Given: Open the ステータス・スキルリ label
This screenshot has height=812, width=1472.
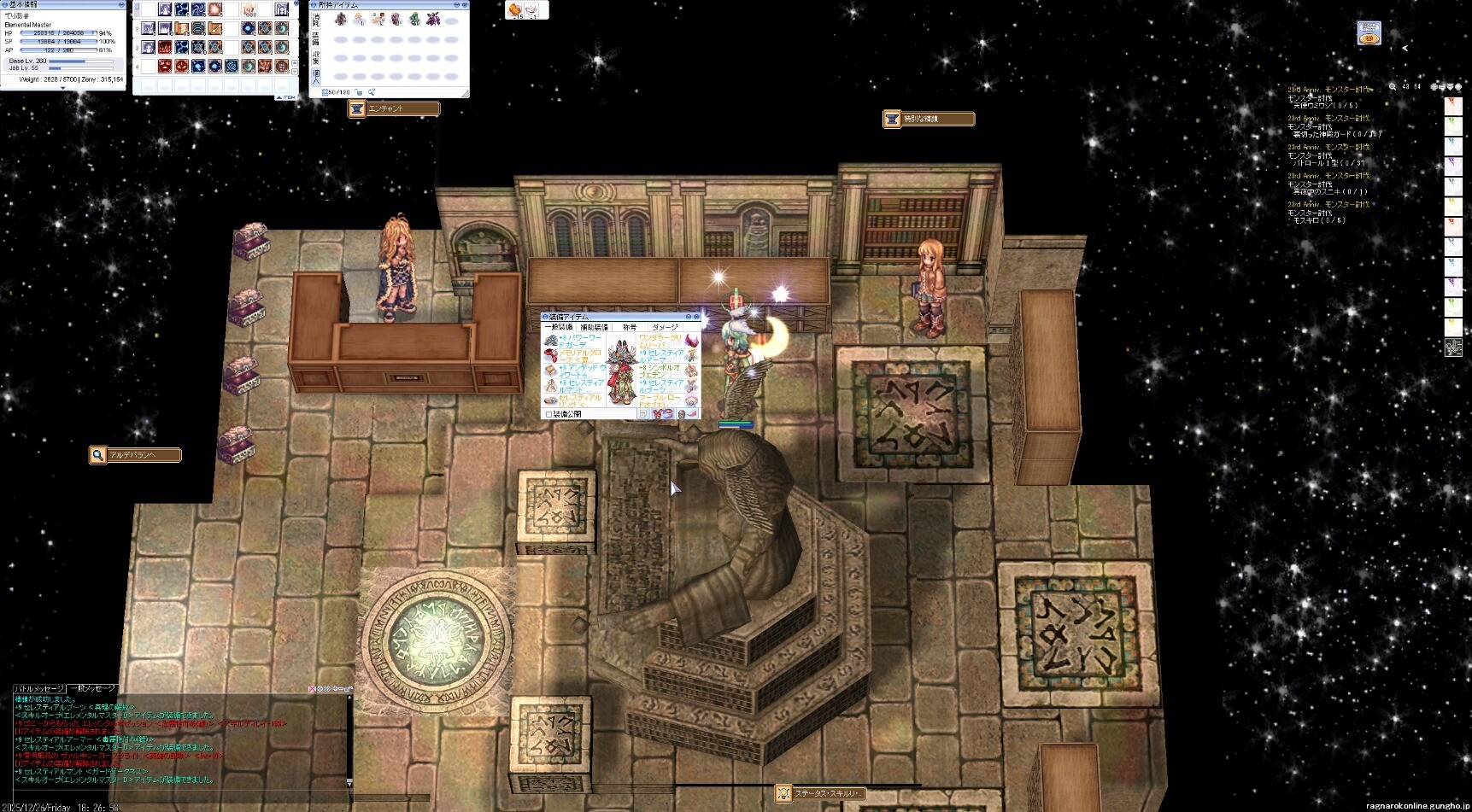Looking at the screenshot, I should [x=820, y=794].
